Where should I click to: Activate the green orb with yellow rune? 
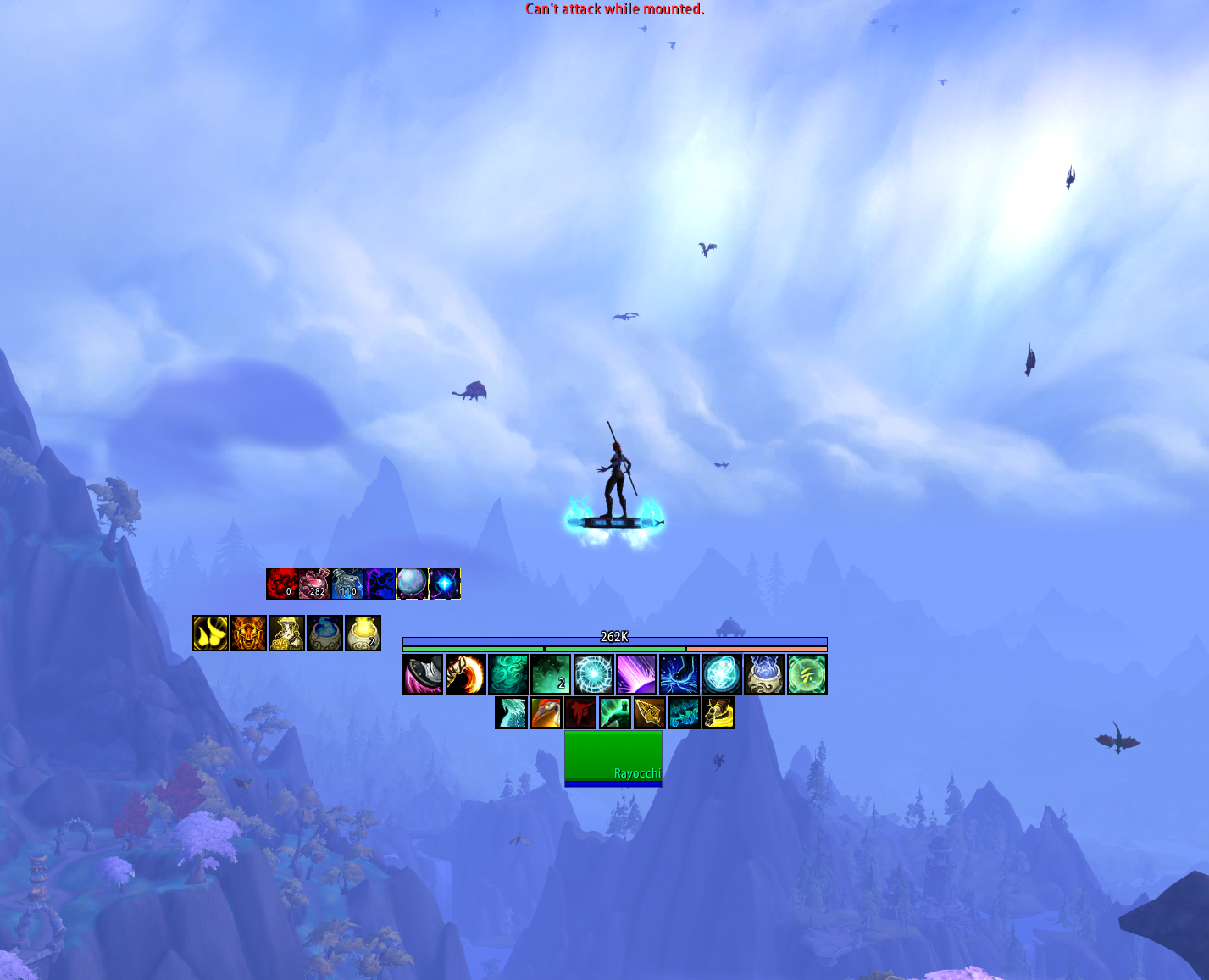807,674
